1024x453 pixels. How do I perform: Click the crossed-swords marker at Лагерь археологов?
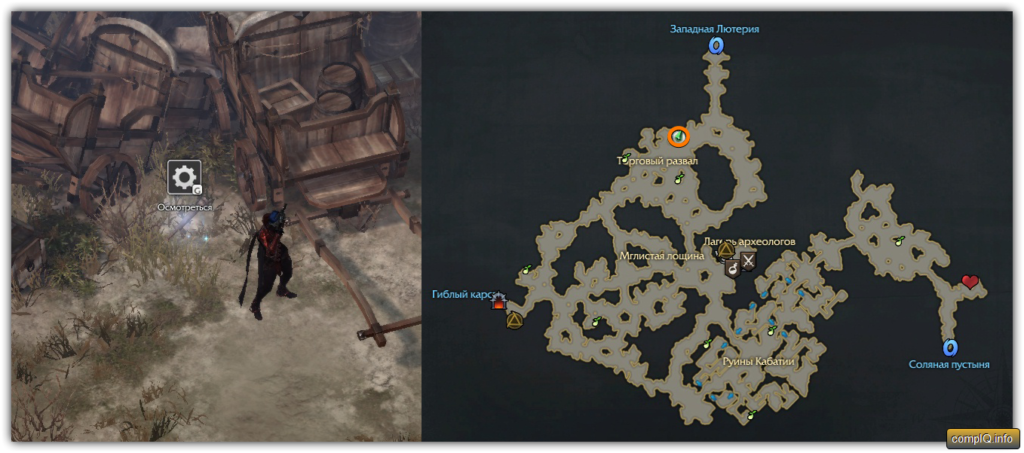tap(748, 262)
